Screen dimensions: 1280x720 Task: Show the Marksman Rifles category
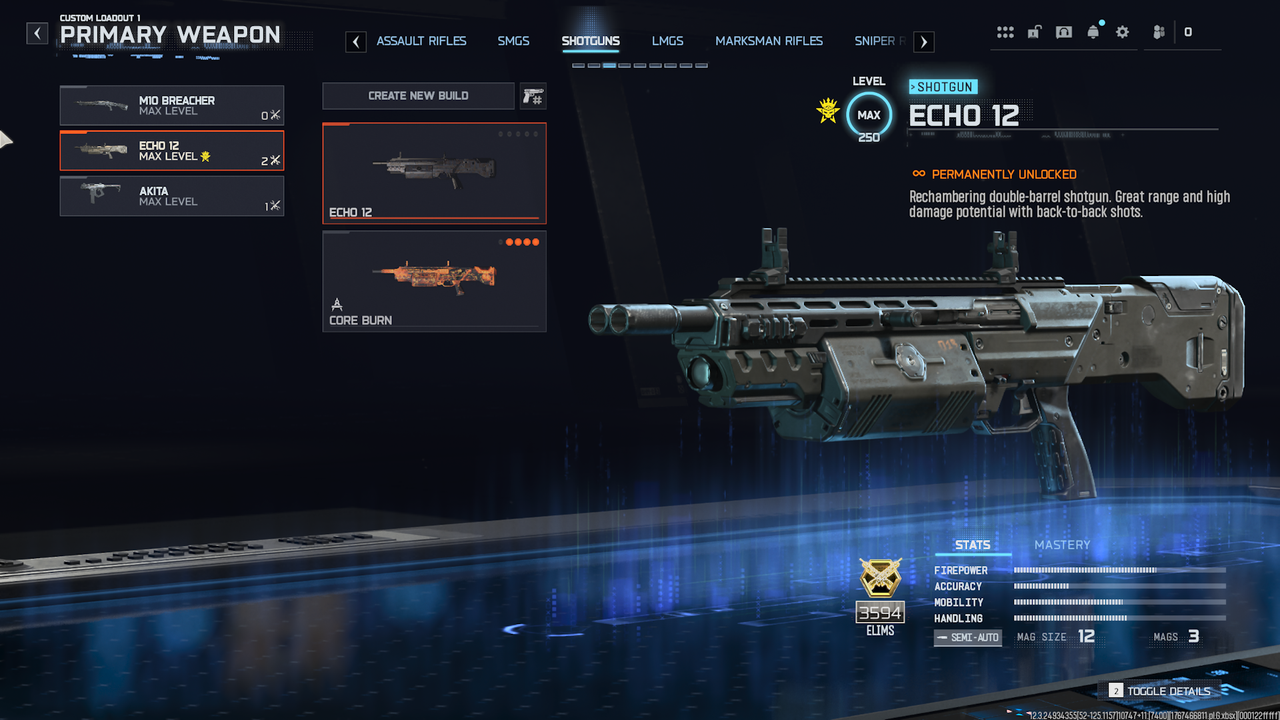tap(769, 41)
